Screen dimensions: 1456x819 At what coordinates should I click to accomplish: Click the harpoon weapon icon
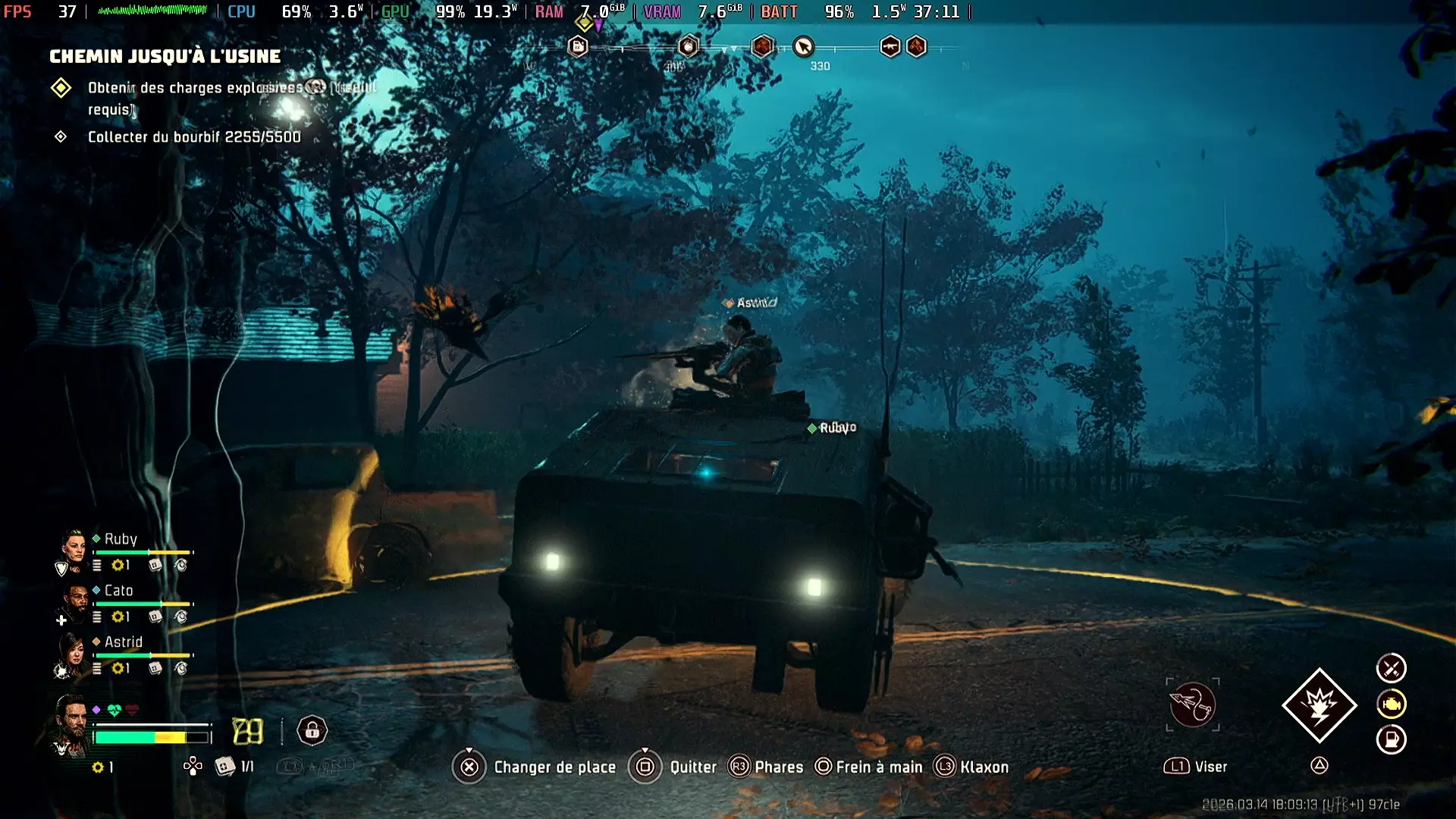pyautogui.click(x=1192, y=704)
